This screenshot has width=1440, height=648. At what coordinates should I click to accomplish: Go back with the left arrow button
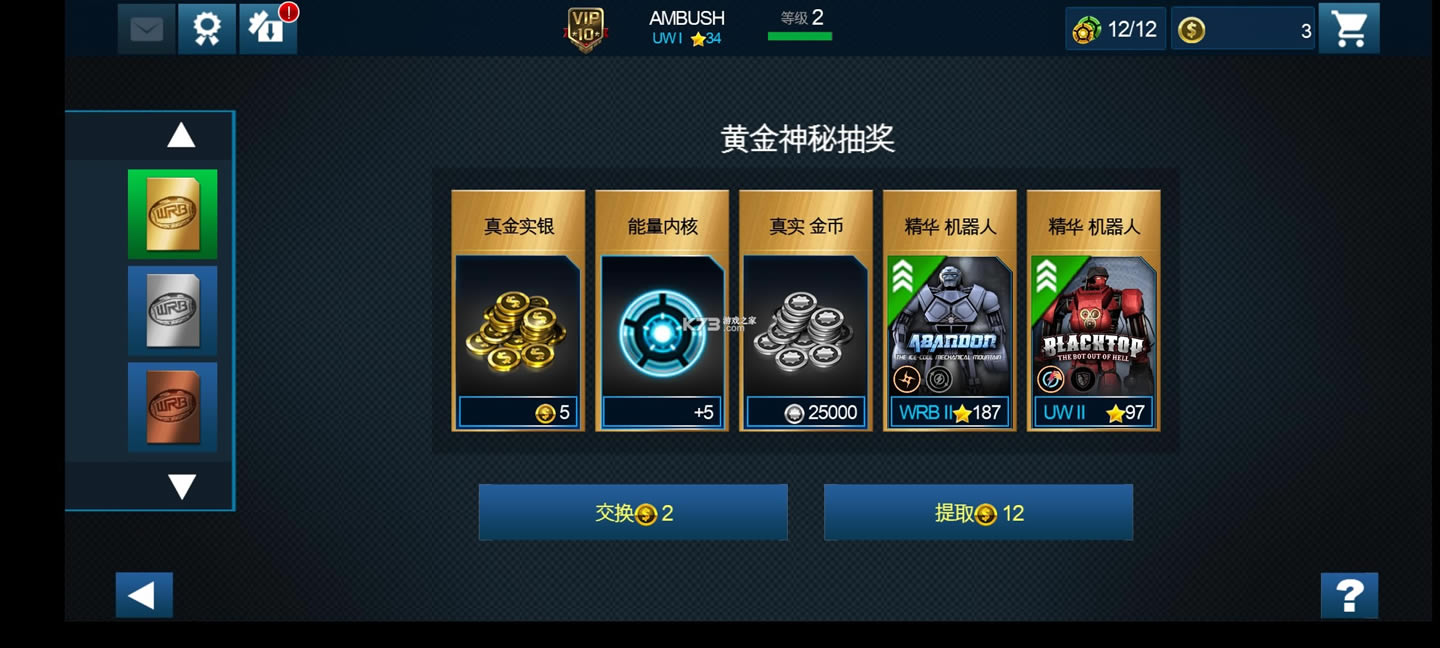(144, 596)
